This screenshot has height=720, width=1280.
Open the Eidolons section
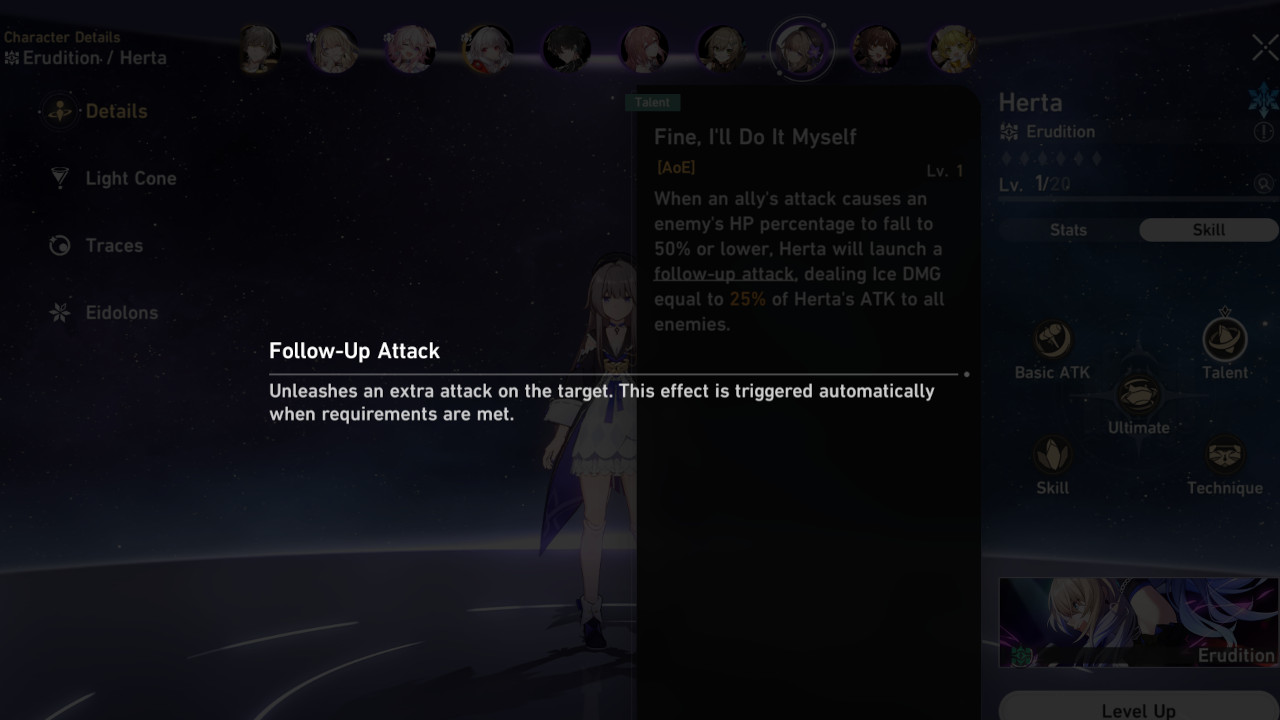[x=120, y=312]
